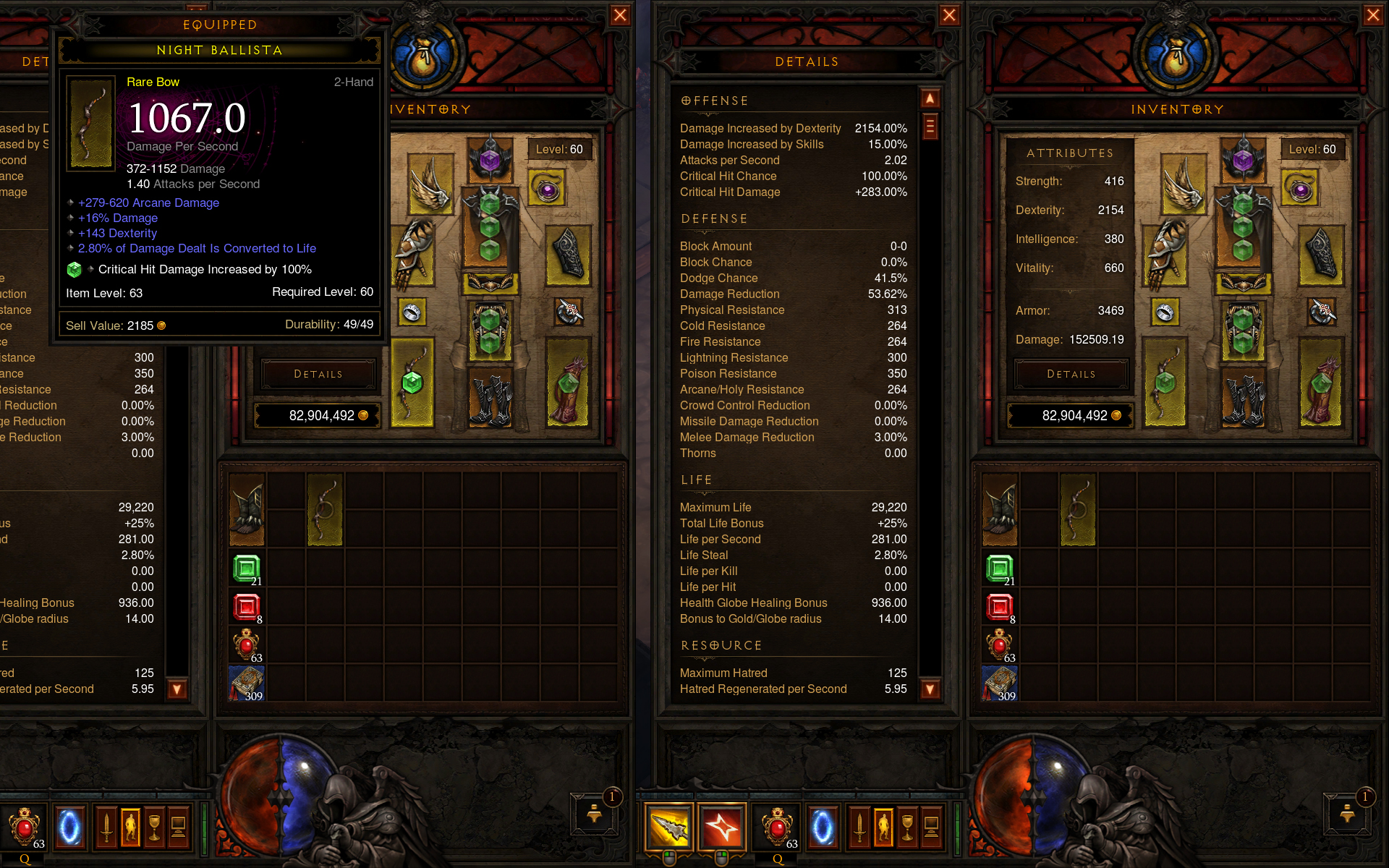Activate the yellow arrowhead skill

point(669,827)
